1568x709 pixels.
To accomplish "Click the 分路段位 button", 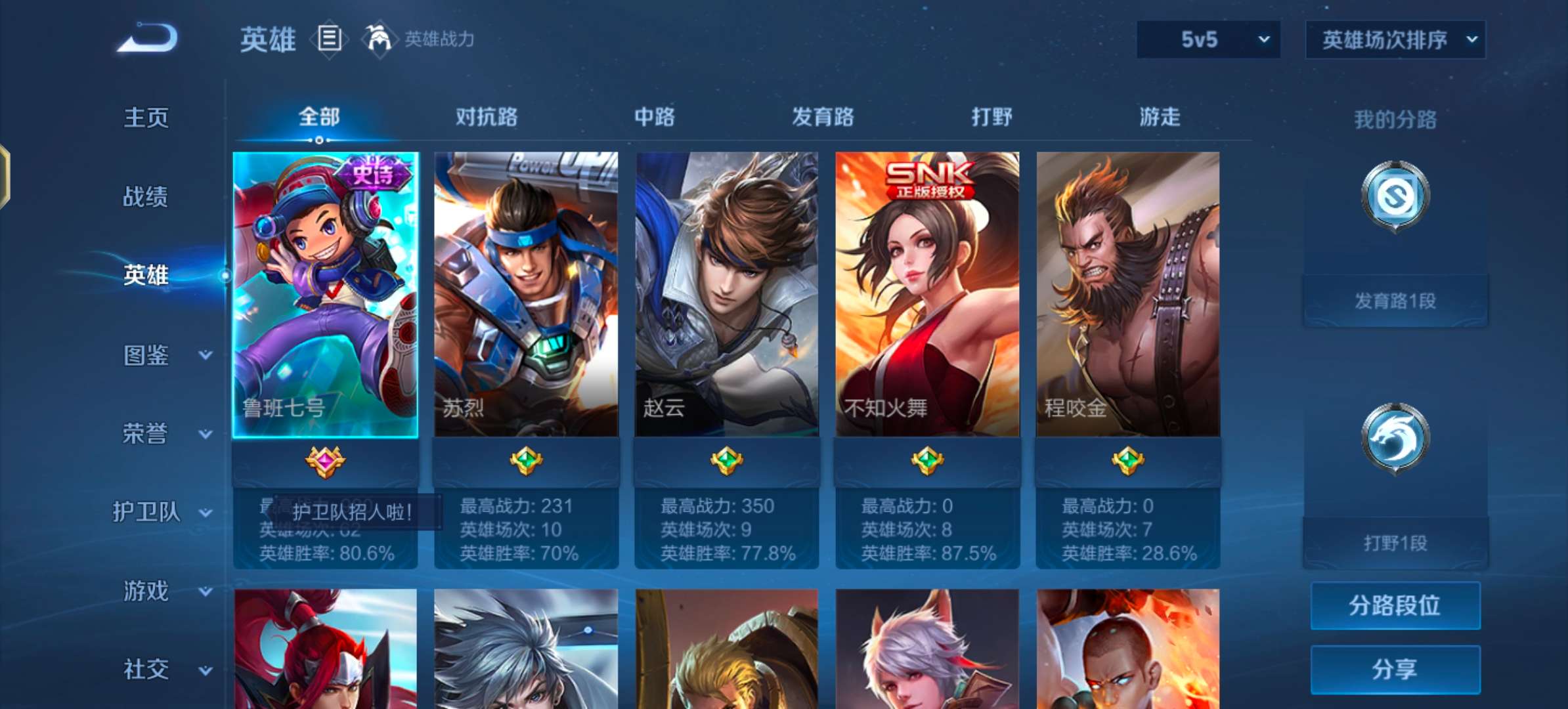I will click(x=1395, y=606).
